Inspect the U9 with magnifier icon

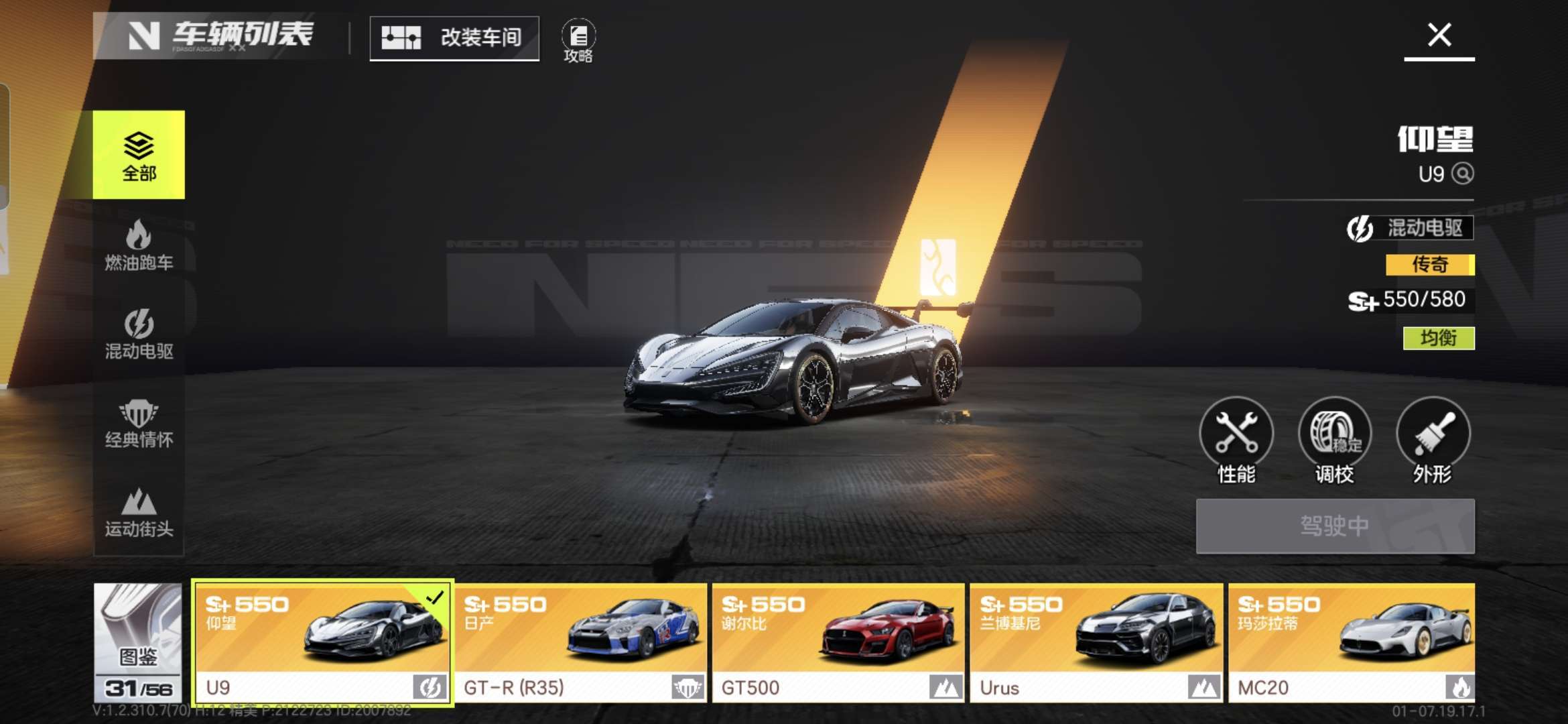[x=1462, y=174]
